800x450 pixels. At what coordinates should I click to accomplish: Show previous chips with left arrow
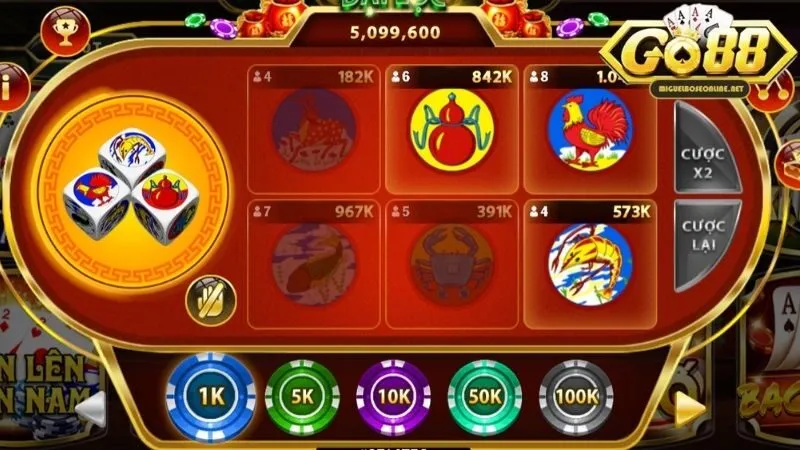(92, 407)
